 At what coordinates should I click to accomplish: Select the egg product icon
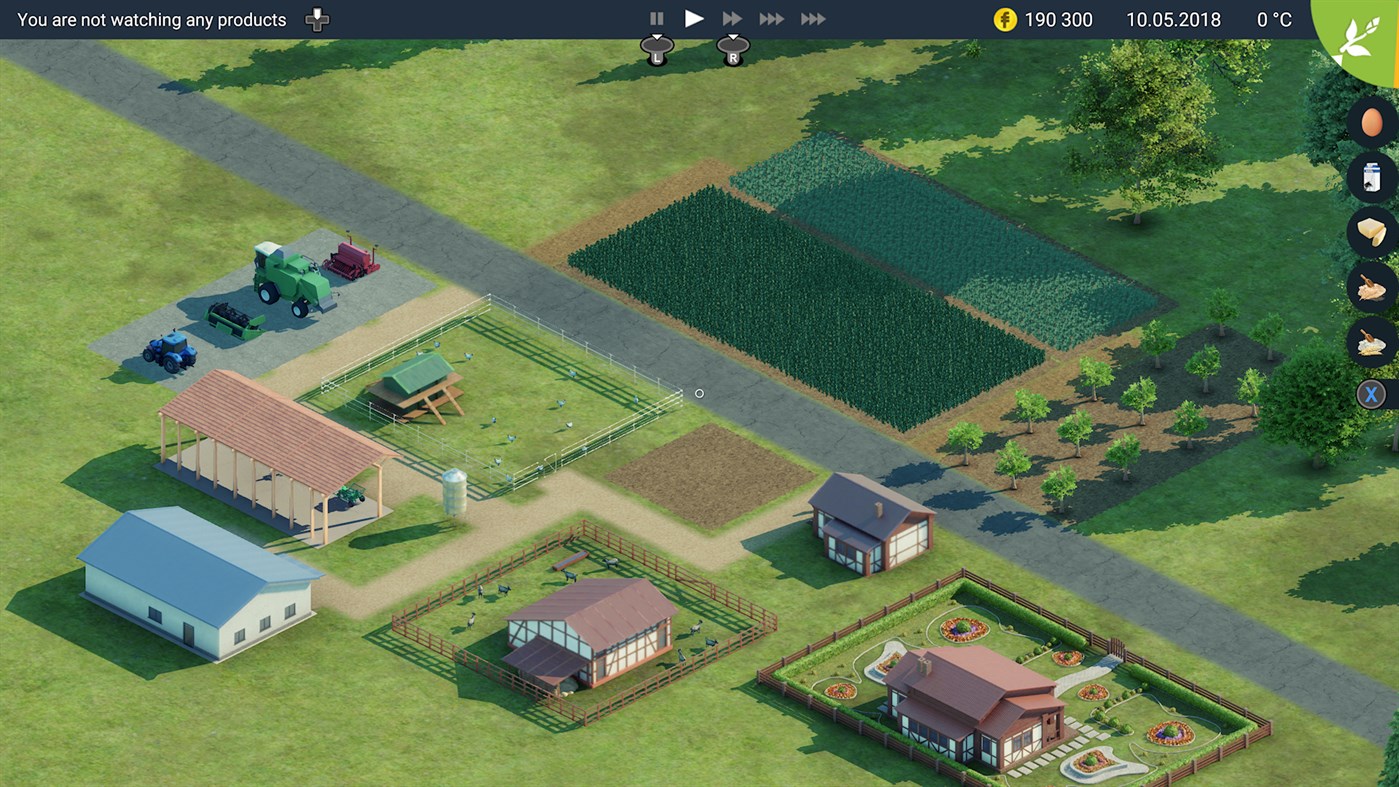tap(1371, 123)
